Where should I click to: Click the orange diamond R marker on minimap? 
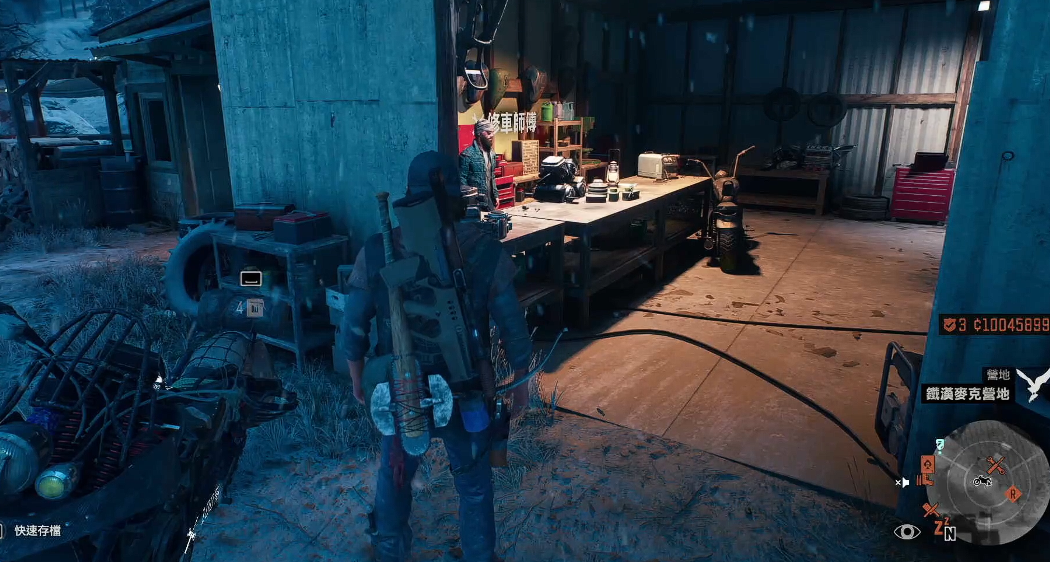1013,493
